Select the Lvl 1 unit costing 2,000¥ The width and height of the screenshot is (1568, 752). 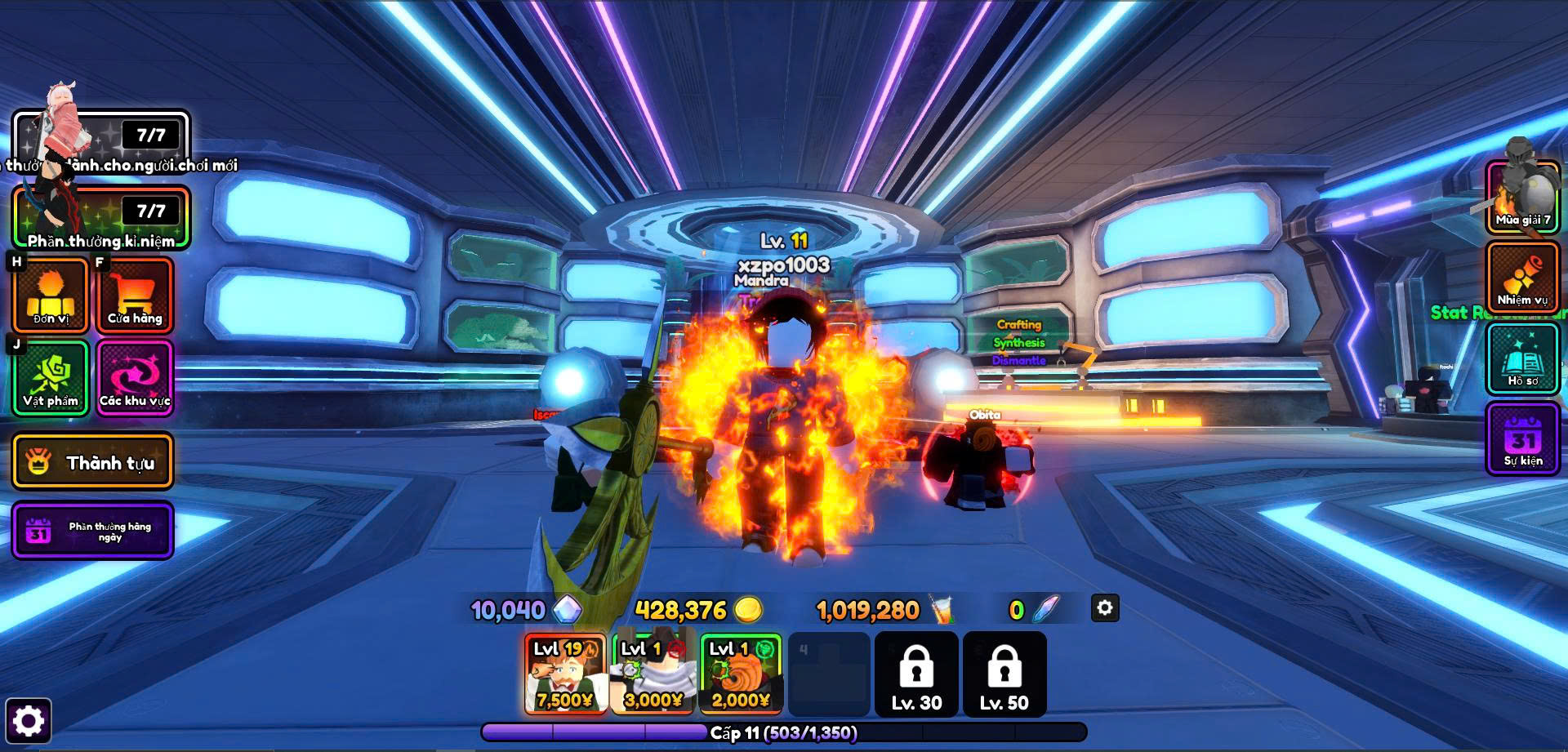point(741,674)
